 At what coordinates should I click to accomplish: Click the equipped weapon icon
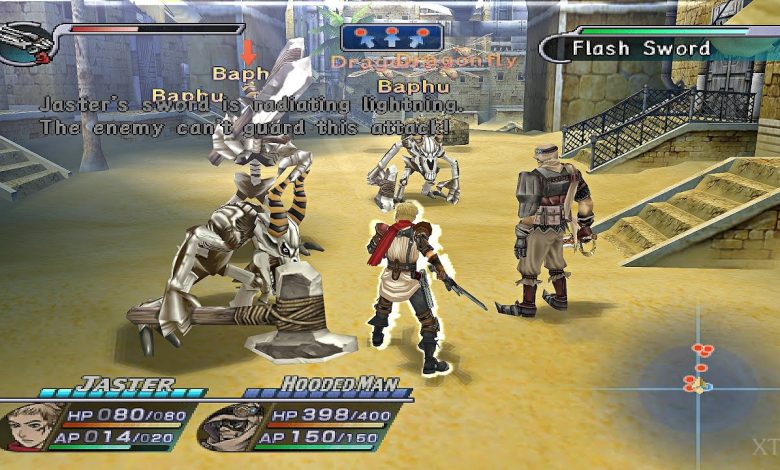[x=22, y=43]
